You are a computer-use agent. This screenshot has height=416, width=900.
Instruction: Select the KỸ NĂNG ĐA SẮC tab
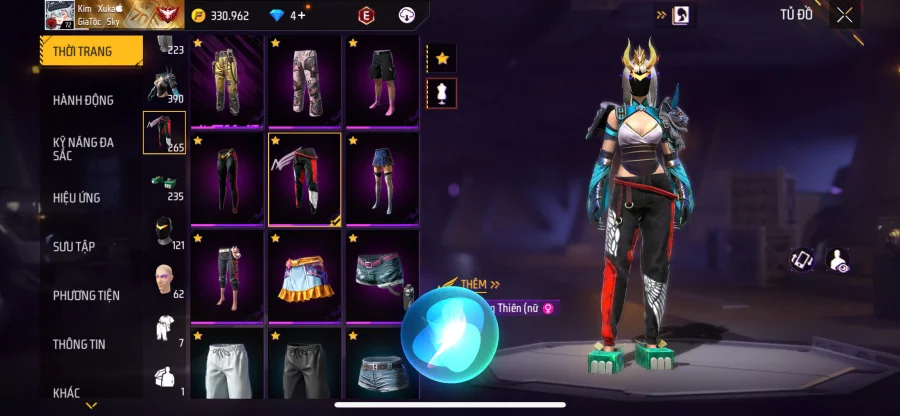(x=84, y=149)
